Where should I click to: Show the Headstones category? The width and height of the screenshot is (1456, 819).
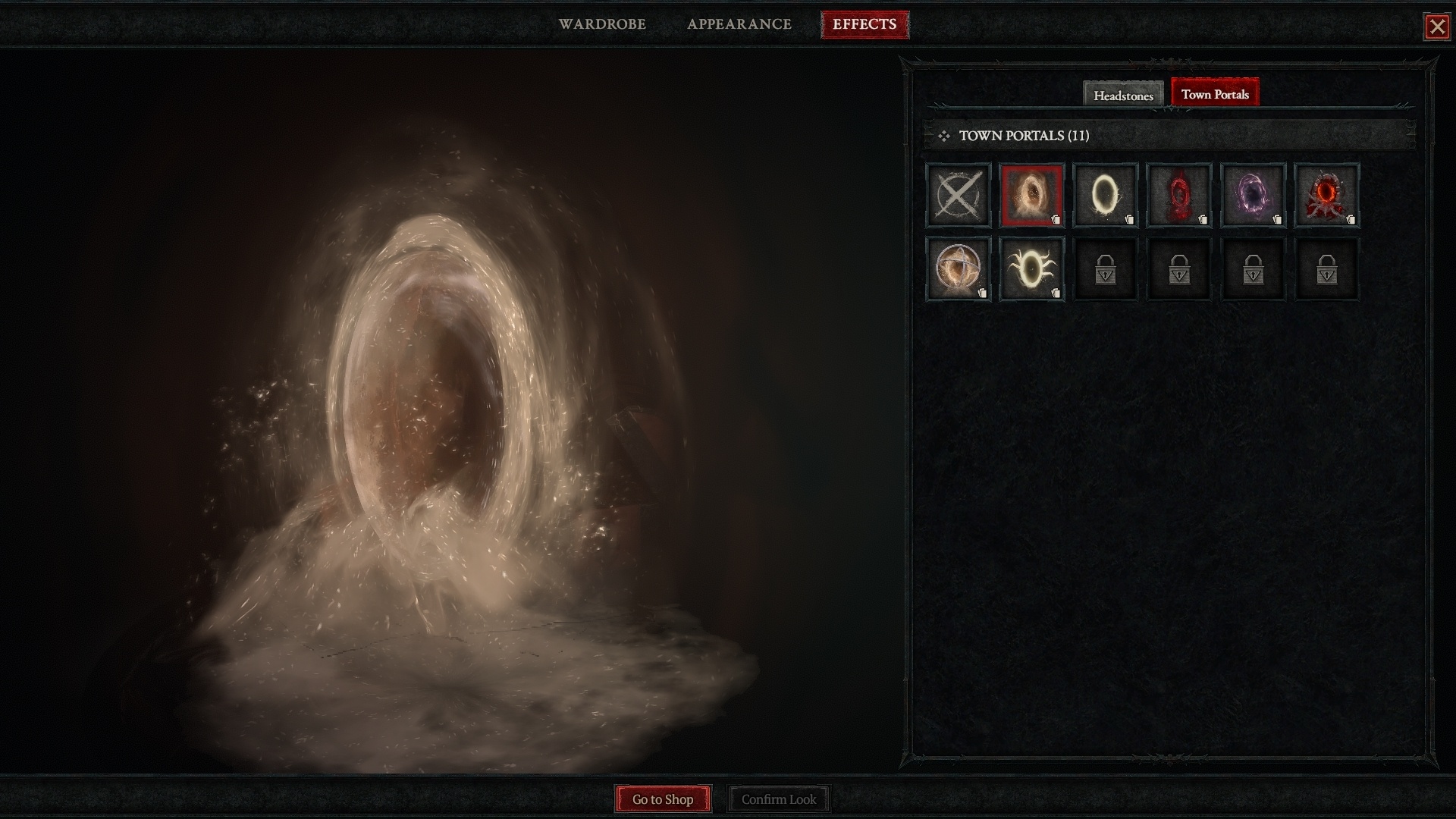(1123, 95)
